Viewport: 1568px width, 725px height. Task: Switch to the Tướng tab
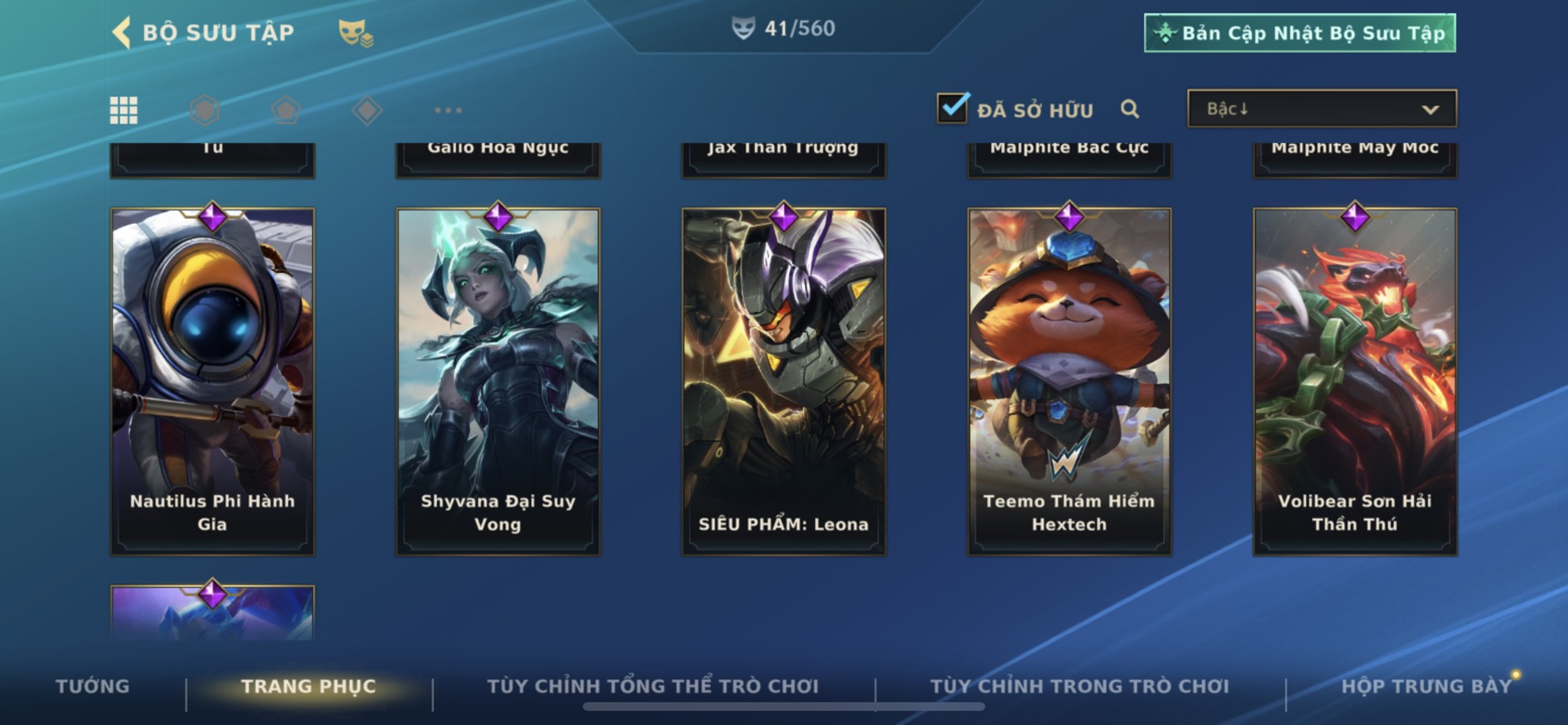pyautogui.click(x=92, y=687)
